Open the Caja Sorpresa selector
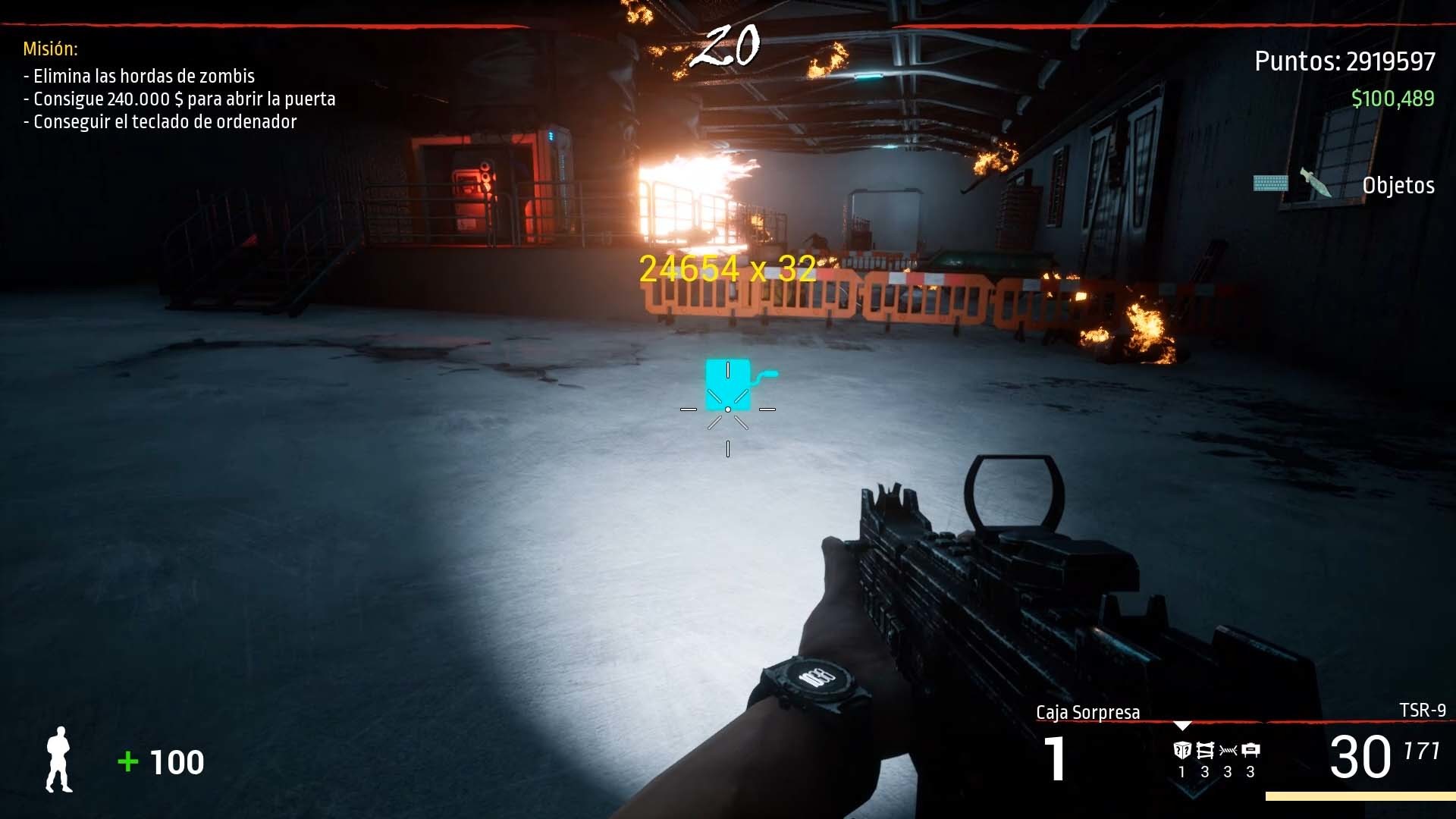The width and height of the screenshot is (1456, 819). (x=1089, y=711)
